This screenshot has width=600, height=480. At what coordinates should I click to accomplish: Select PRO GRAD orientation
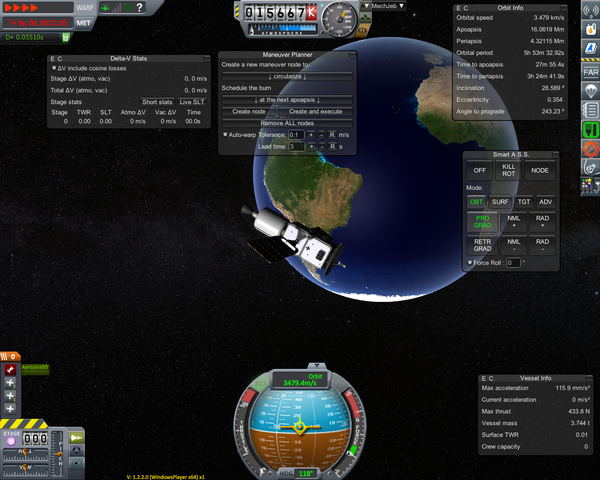tap(483, 221)
